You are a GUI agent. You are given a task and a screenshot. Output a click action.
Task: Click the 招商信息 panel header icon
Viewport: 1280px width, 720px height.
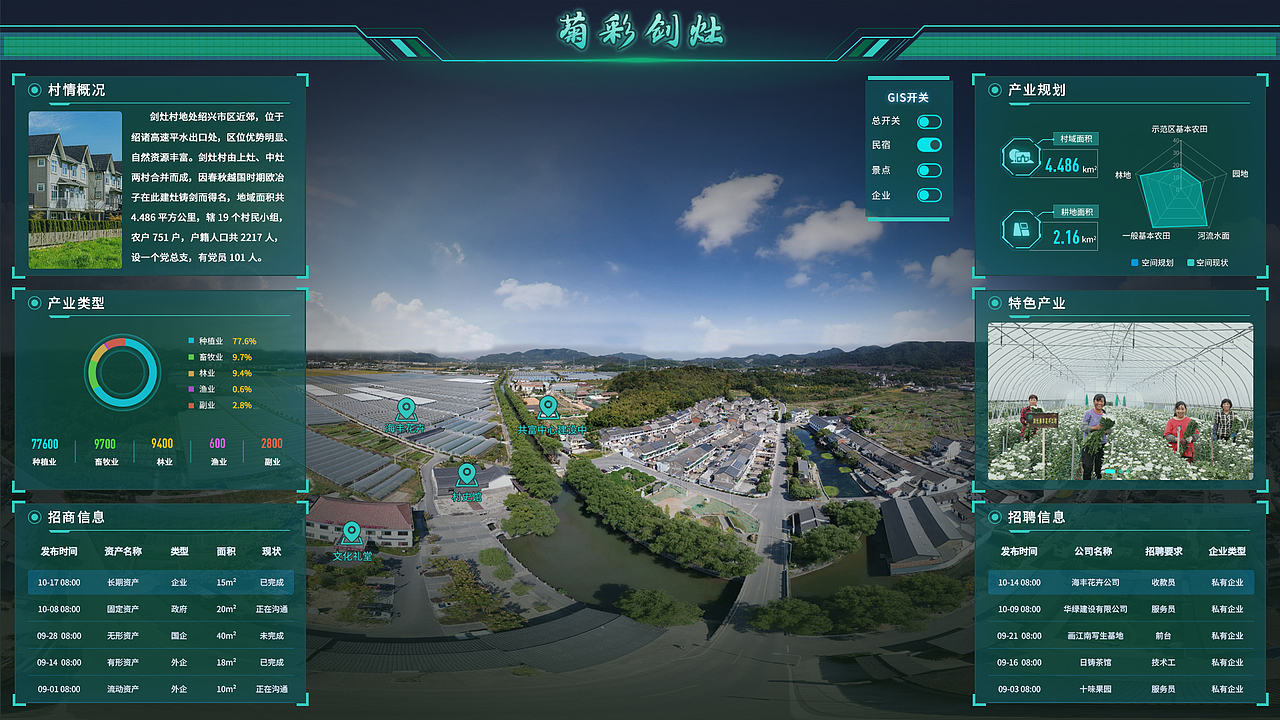coord(33,519)
